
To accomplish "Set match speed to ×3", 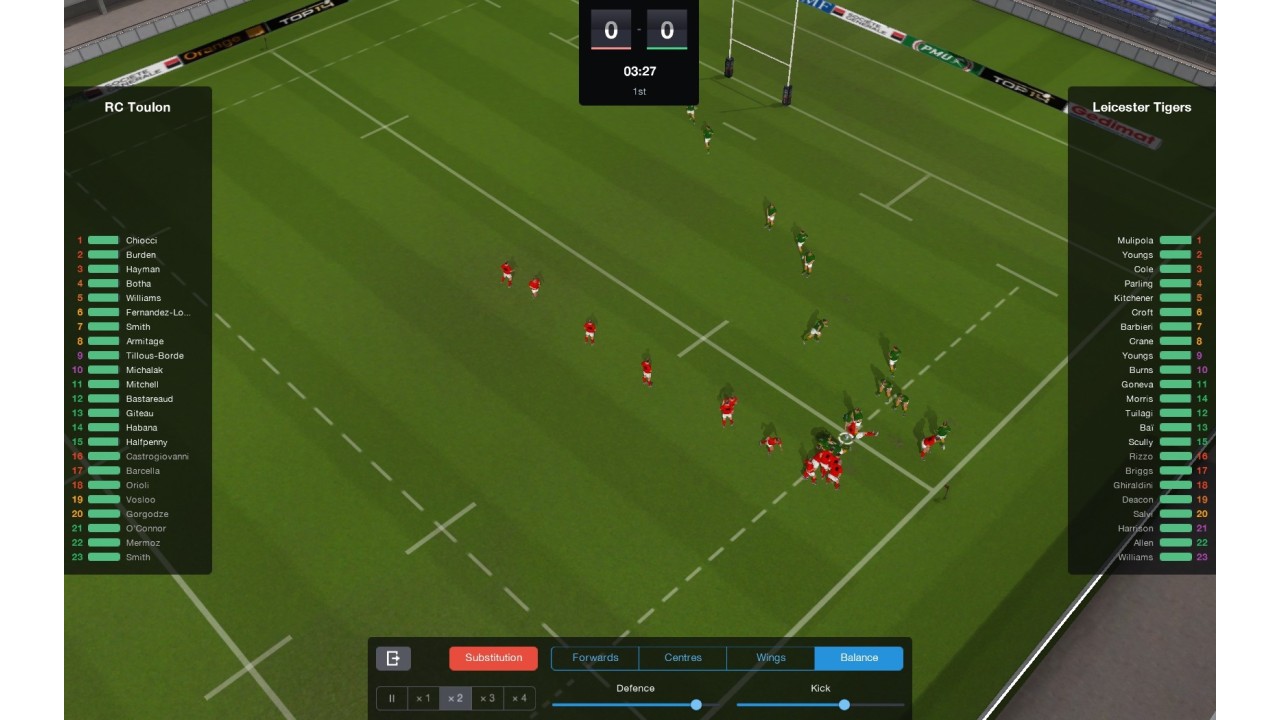I will 487,699.
